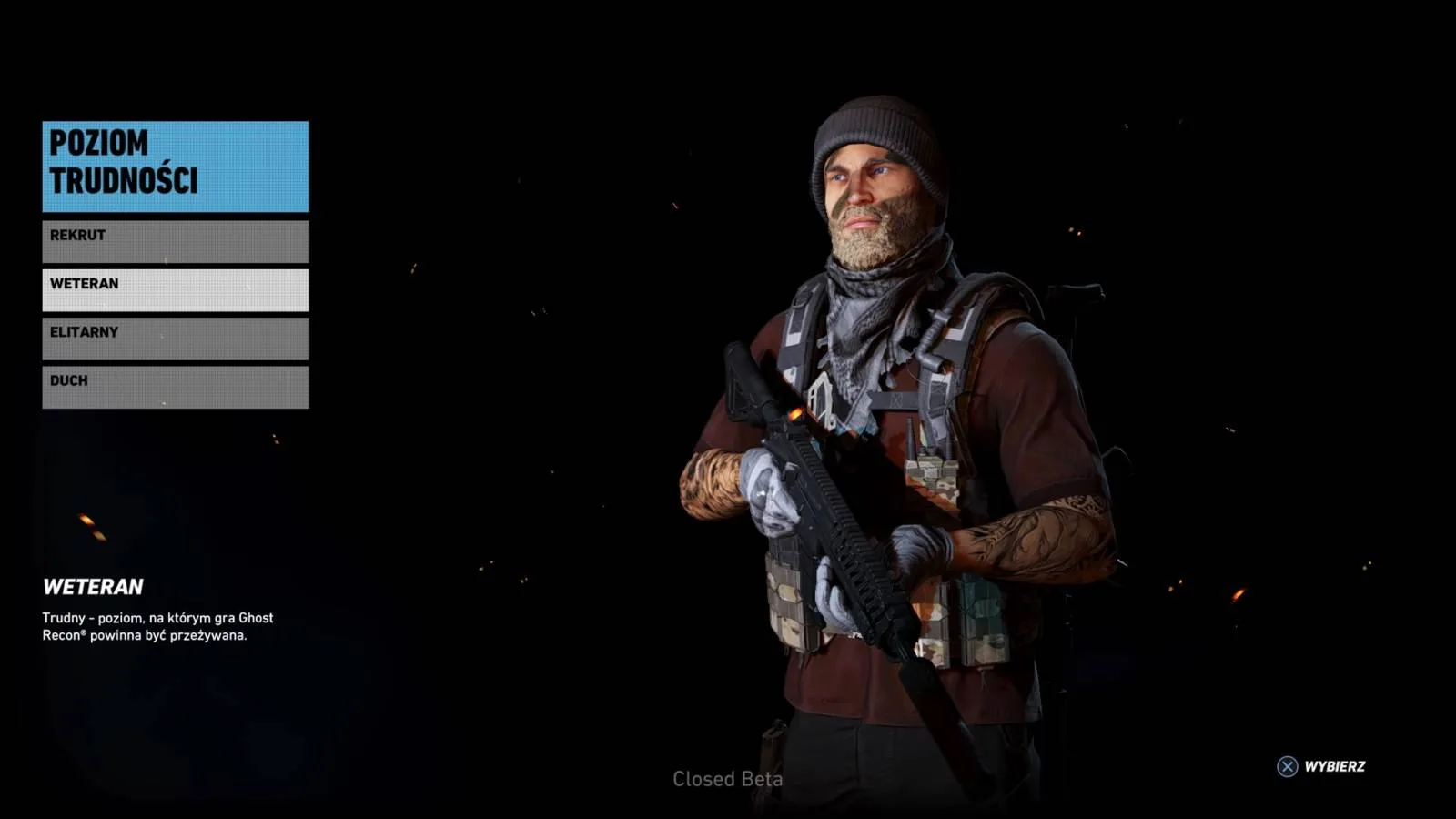The width and height of the screenshot is (1456, 819).
Task: Click the Closed Beta watermark text
Action: [x=728, y=779]
